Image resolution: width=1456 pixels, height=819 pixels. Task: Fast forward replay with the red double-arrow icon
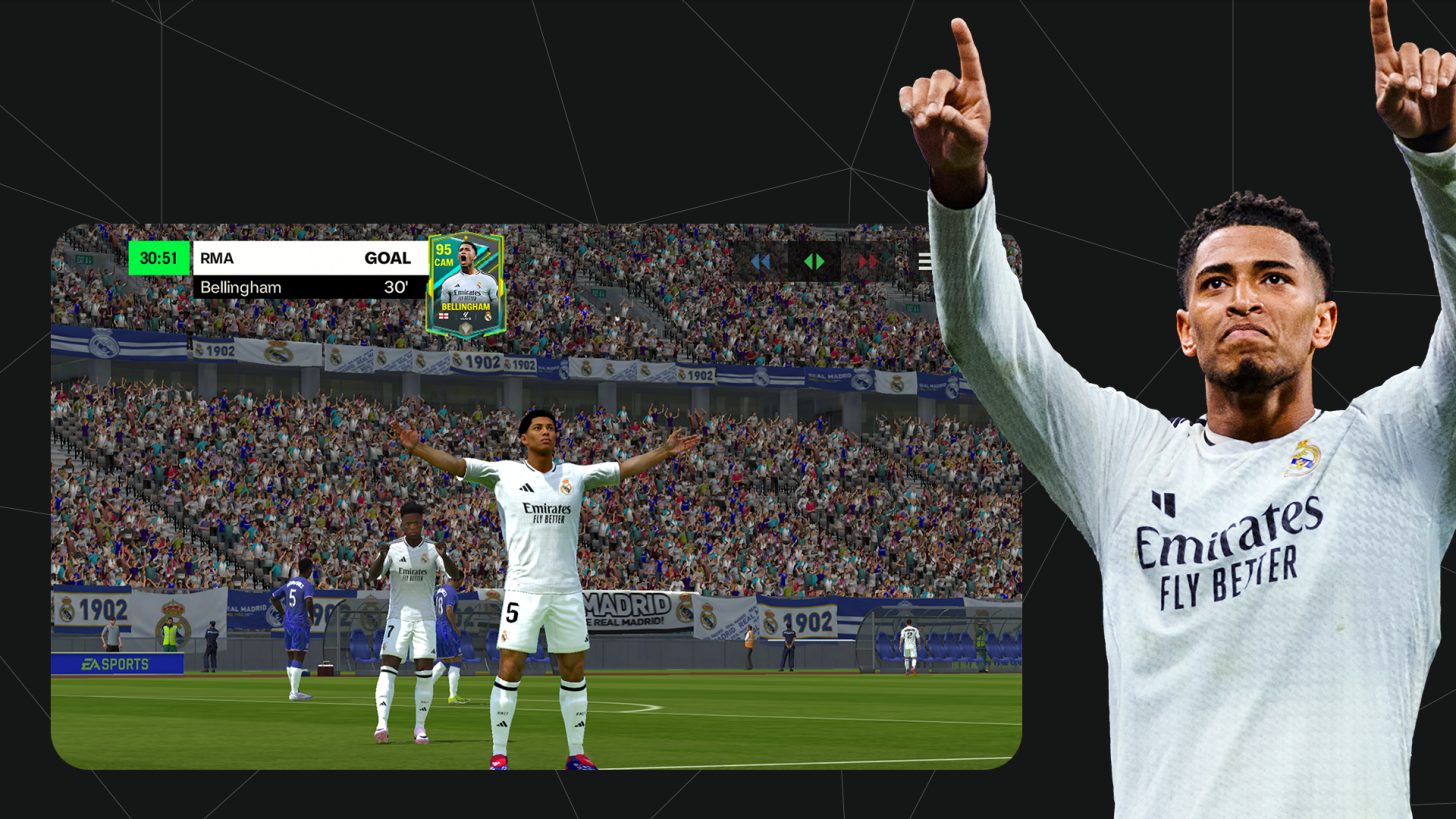tap(868, 261)
